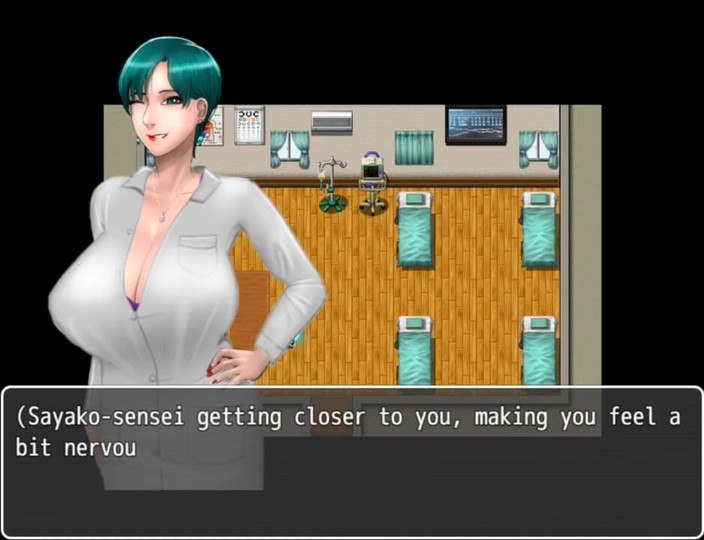
Task: Click the dialogue message box to advance
Action: pyautogui.click(x=352, y=462)
